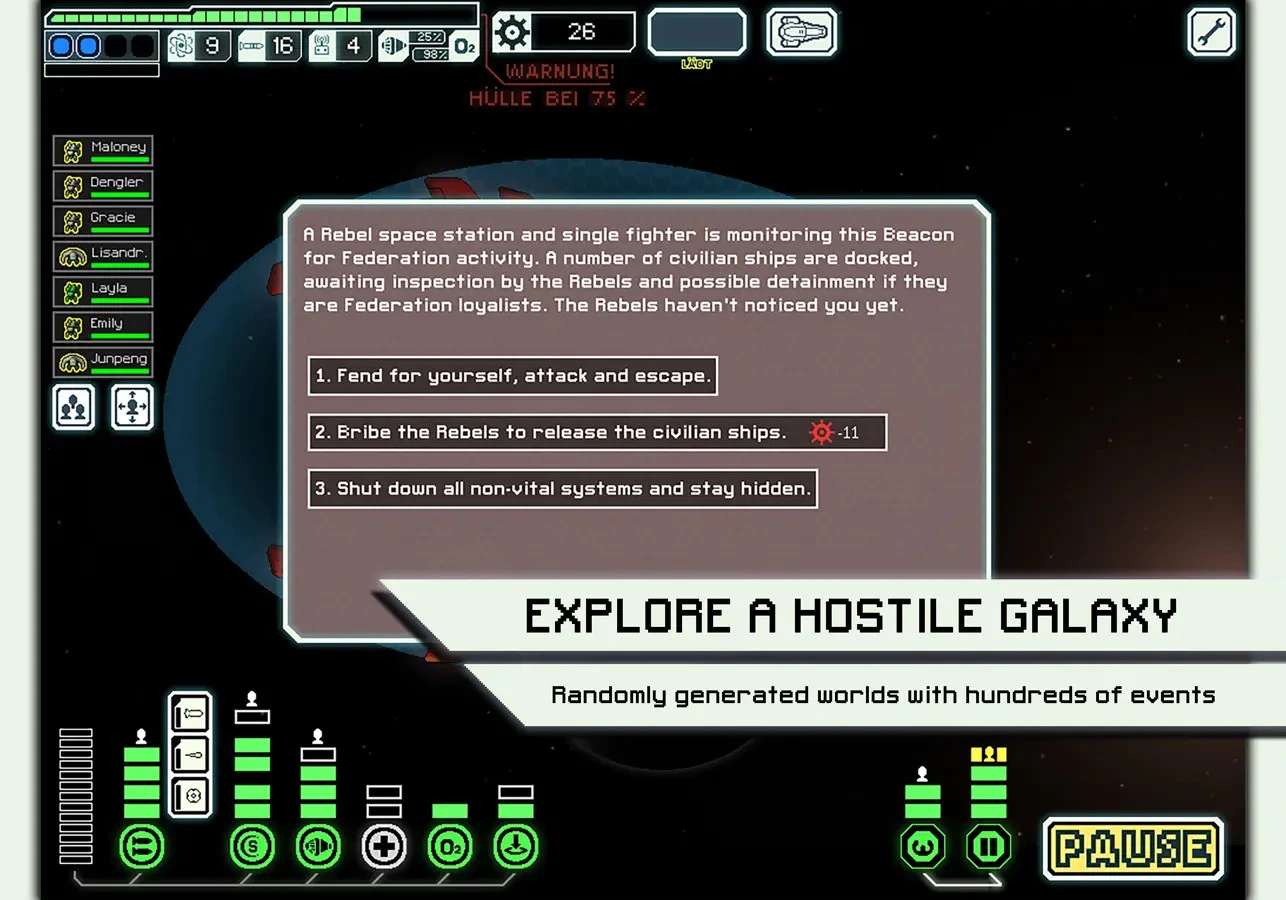Toggle the shields system icon
The height and width of the screenshot is (900, 1286).
click(x=252, y=848)
